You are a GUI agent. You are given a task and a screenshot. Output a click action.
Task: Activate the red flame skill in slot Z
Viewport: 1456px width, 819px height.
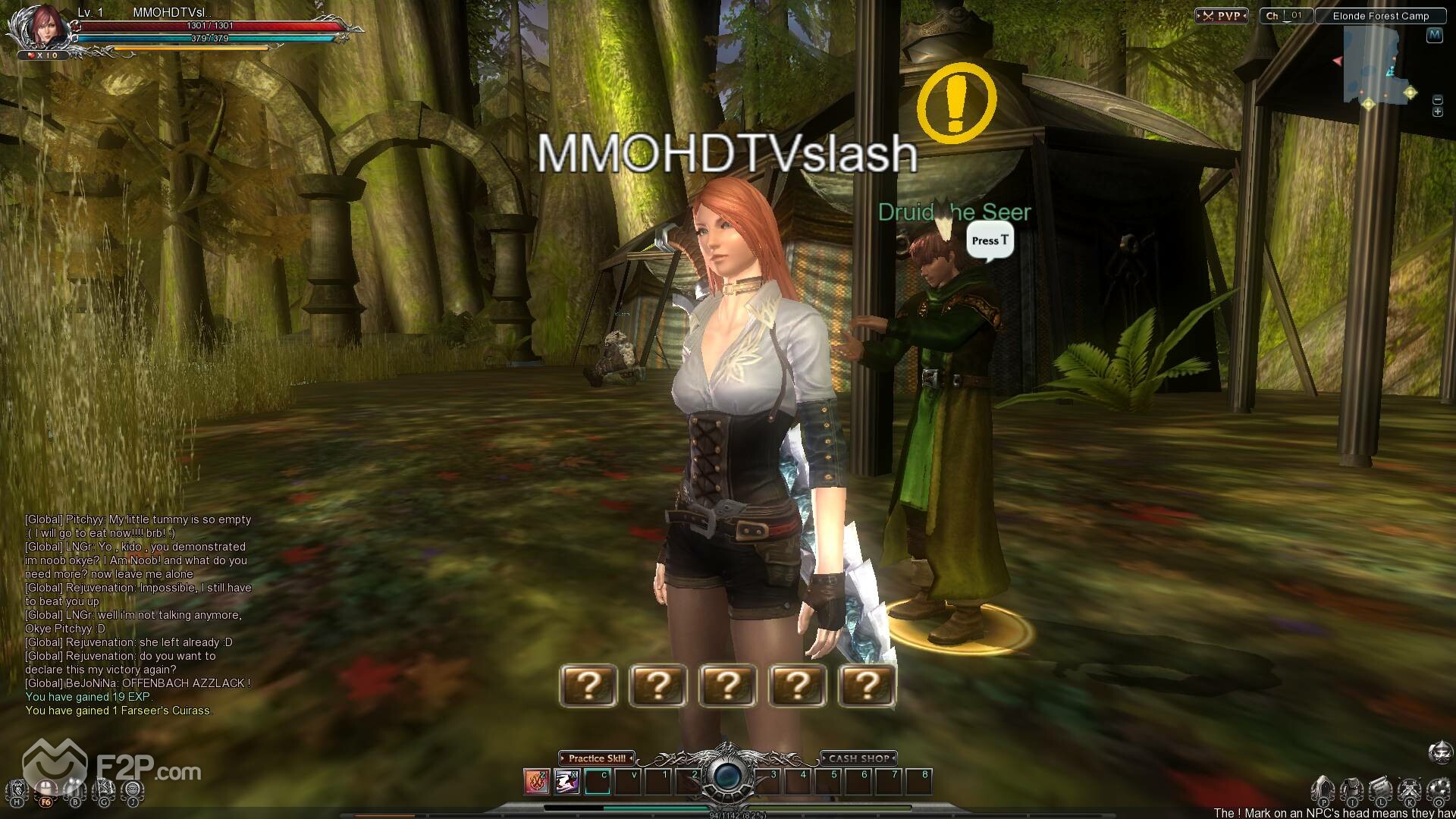536,781
